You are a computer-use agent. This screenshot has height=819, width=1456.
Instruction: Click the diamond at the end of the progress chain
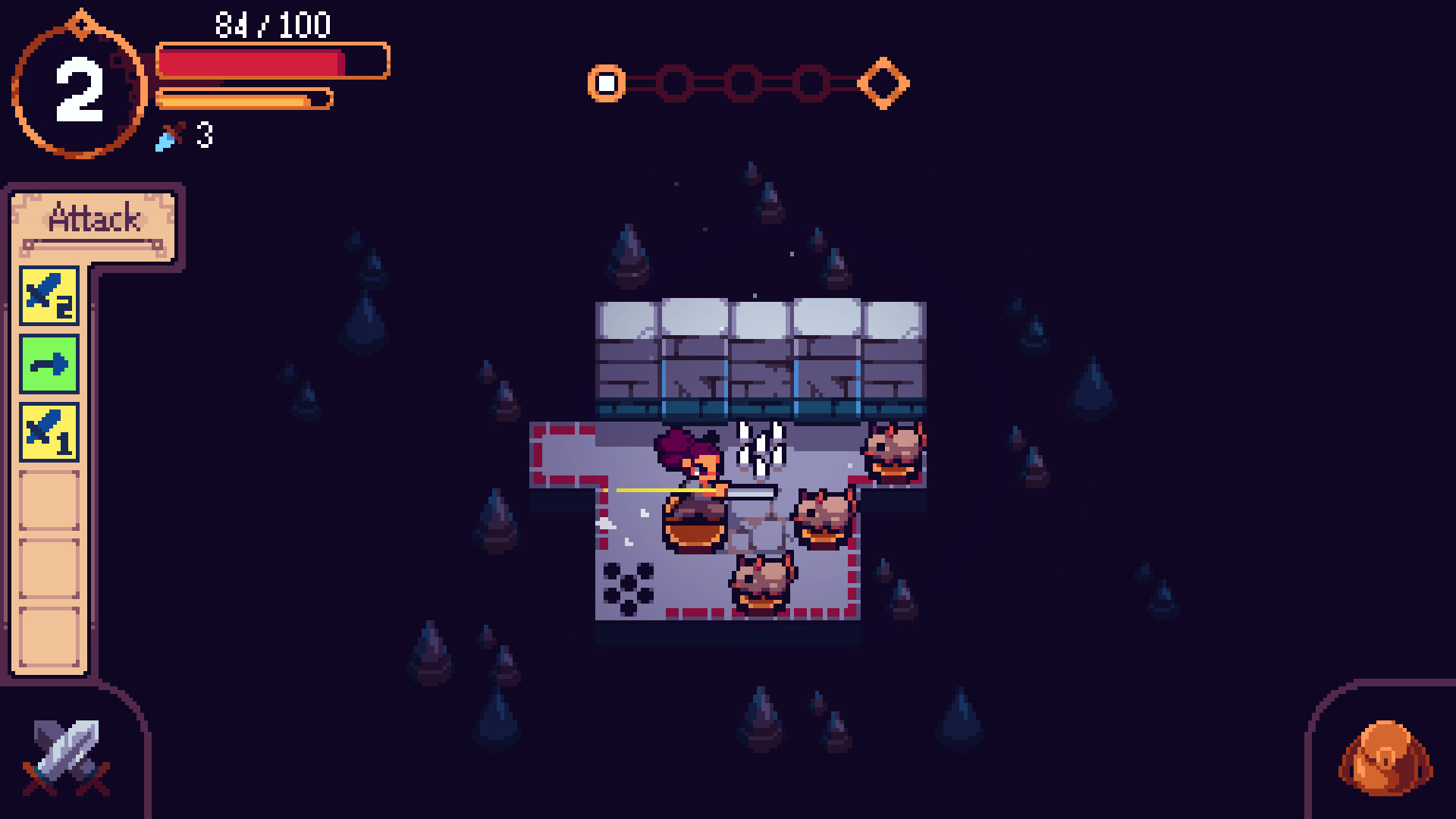coord(885,82)
